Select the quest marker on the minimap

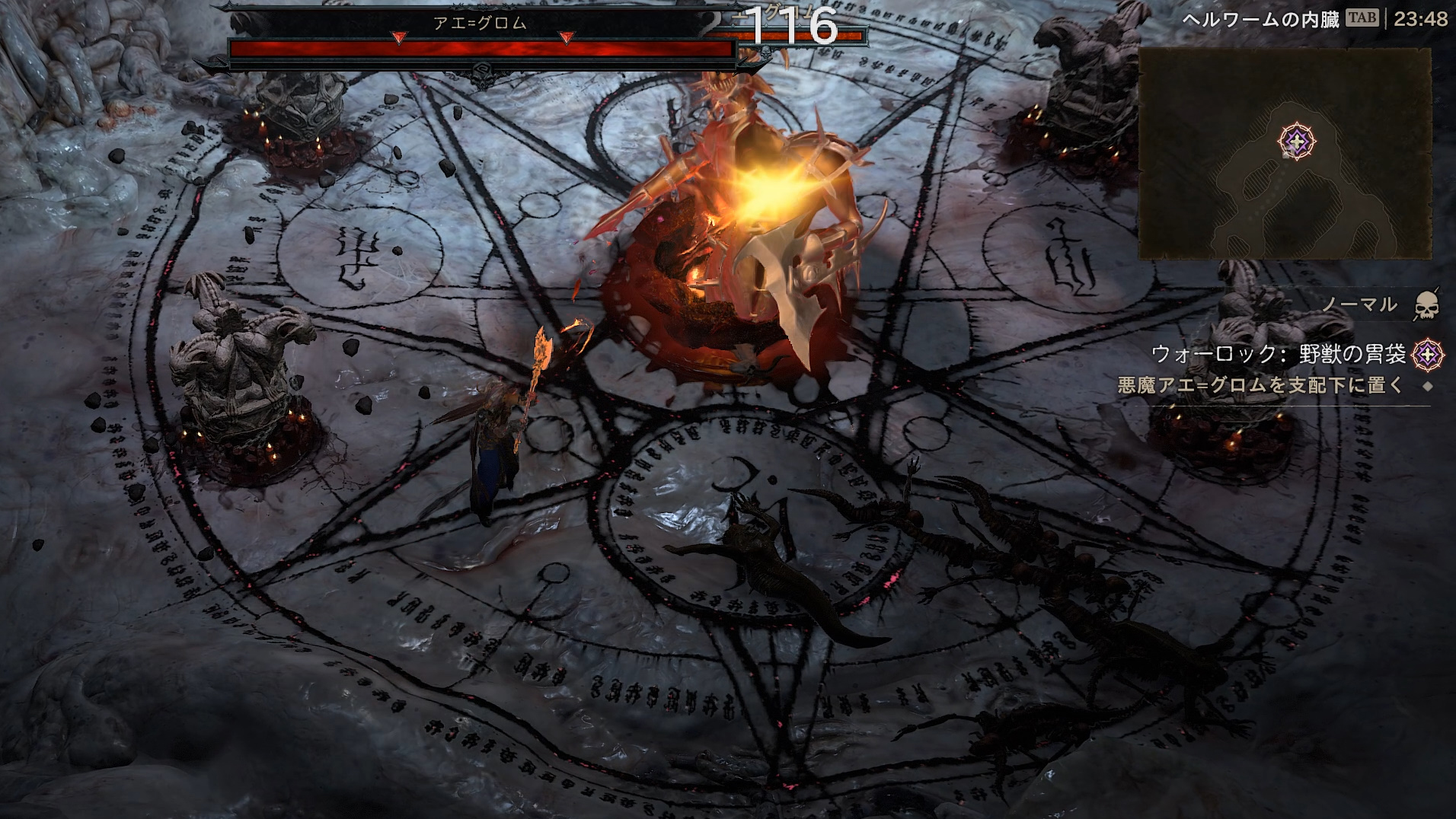[1296, 142]
